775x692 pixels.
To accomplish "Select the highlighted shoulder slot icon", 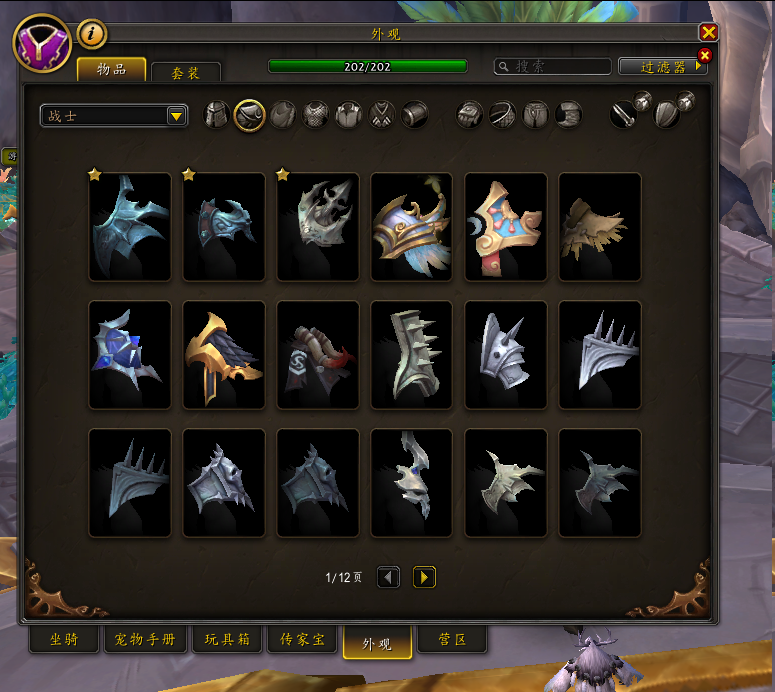I will (249, 115).
